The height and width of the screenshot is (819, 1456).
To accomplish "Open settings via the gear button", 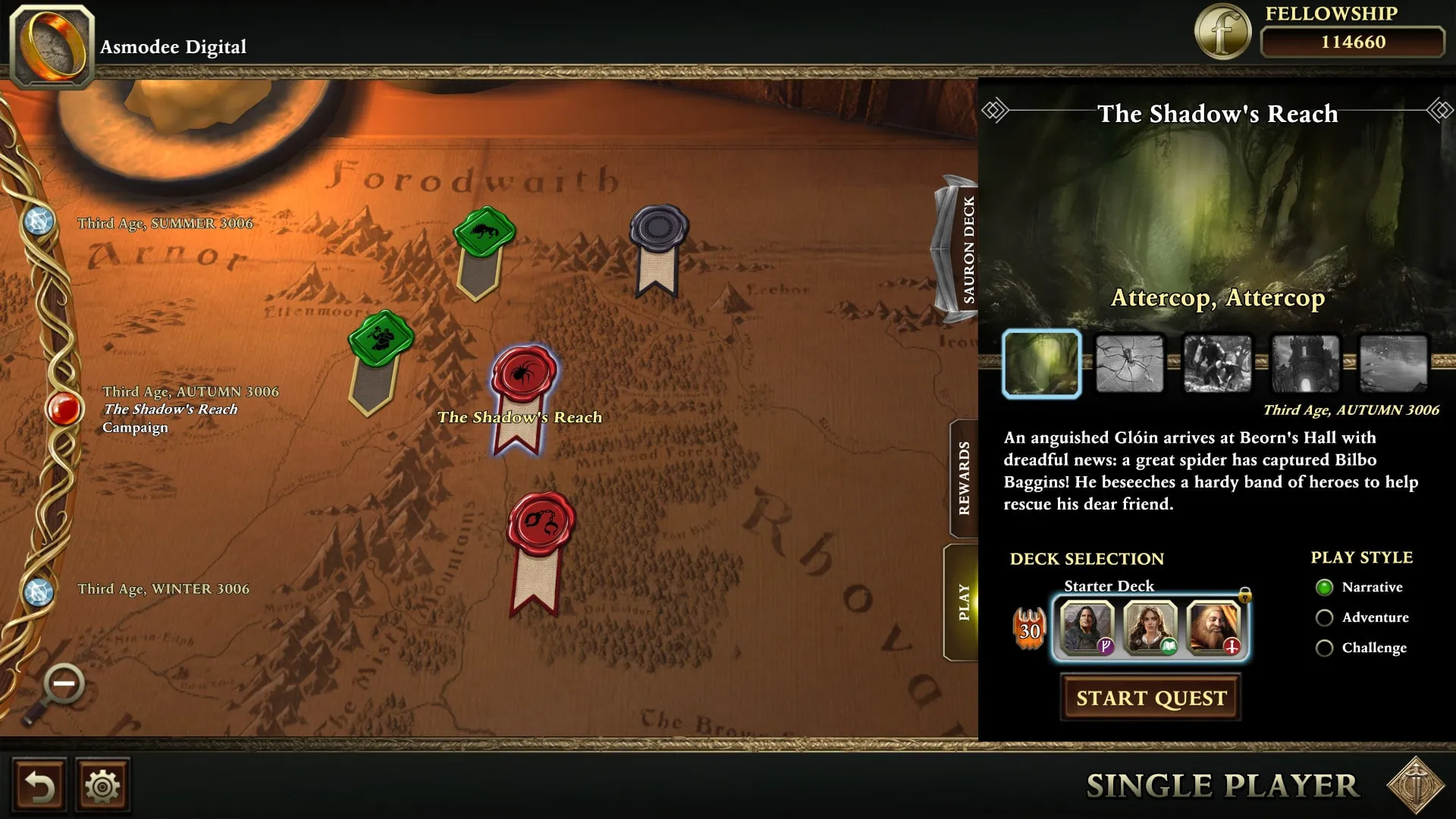I will pyautogui.click(x=102, y=786).
